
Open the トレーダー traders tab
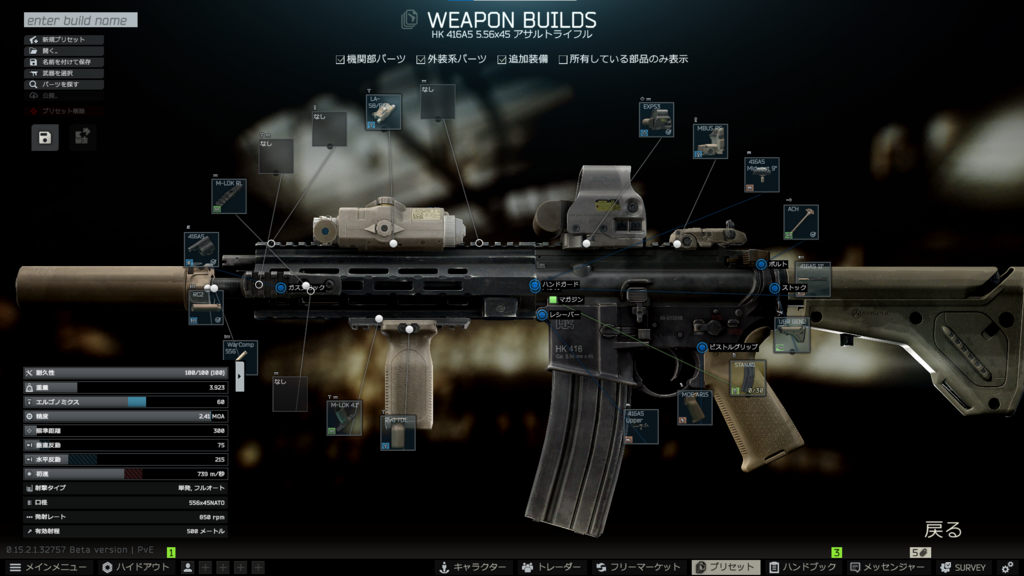pyautogui.click(x=550, y=567)
